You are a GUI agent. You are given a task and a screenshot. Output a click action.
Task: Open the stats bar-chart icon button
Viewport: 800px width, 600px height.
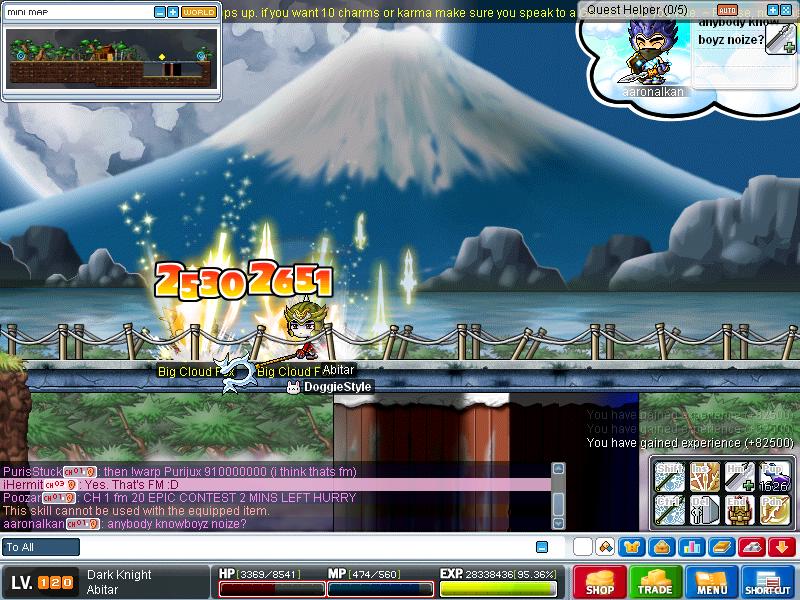[690, 547]
